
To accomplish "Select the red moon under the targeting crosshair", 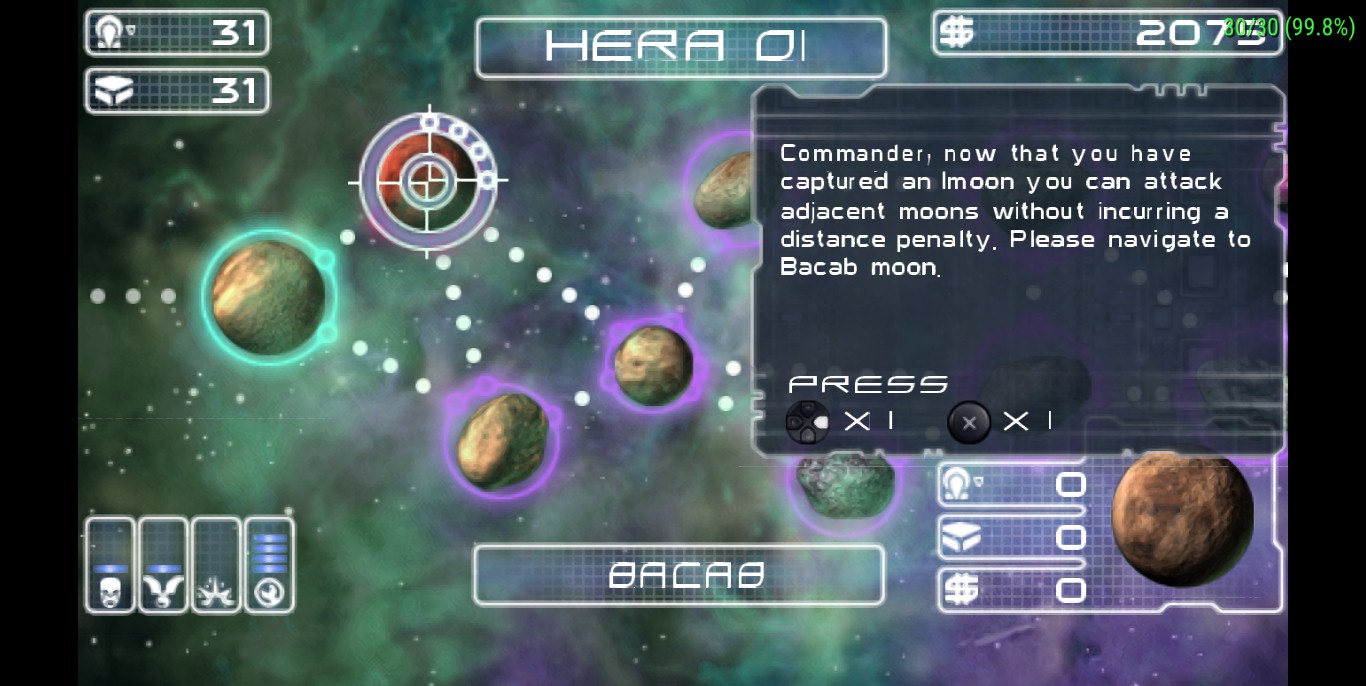I will (428, 181).
